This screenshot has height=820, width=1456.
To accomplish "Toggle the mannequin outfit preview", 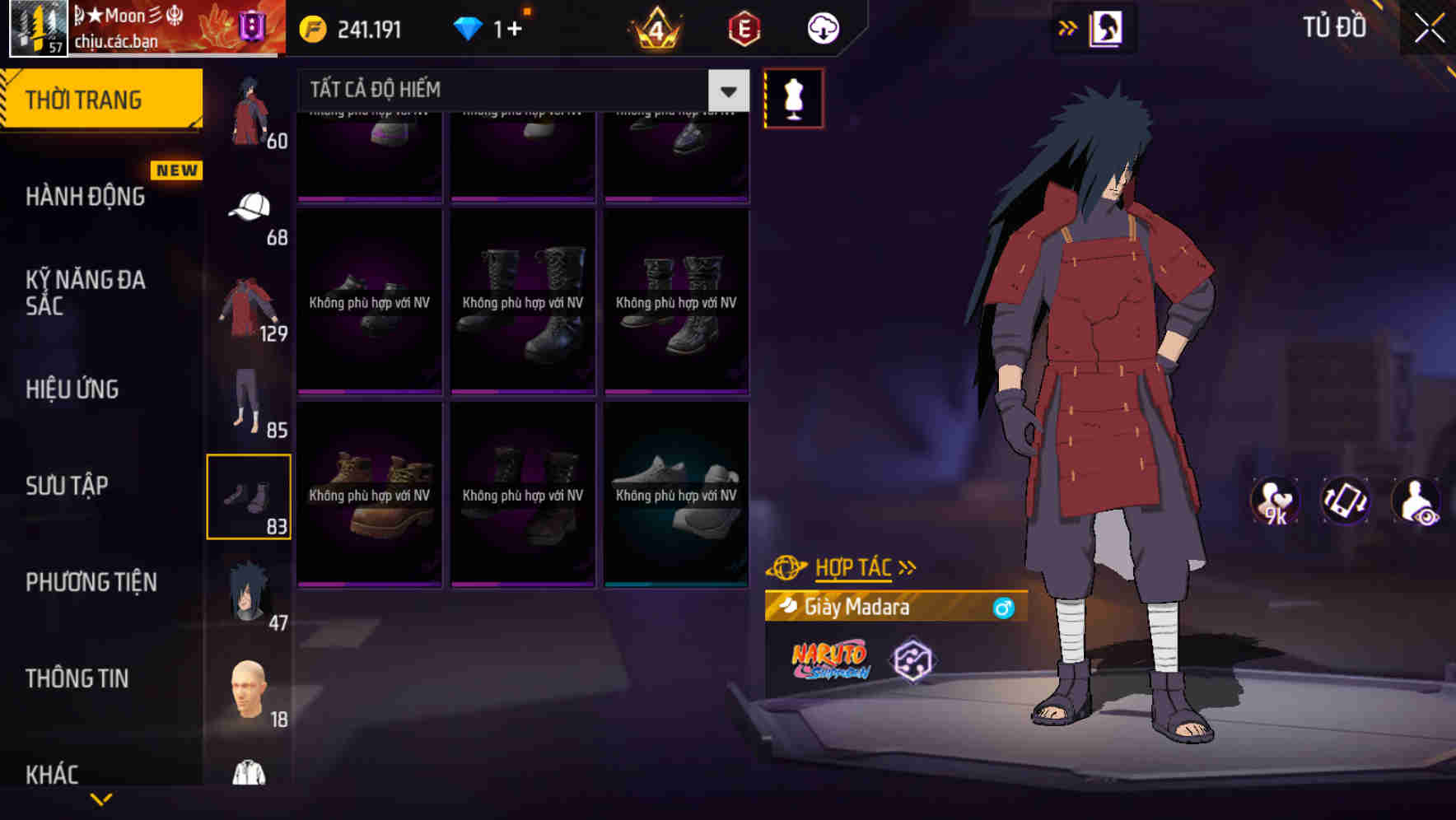I will (x=793, y=97).
